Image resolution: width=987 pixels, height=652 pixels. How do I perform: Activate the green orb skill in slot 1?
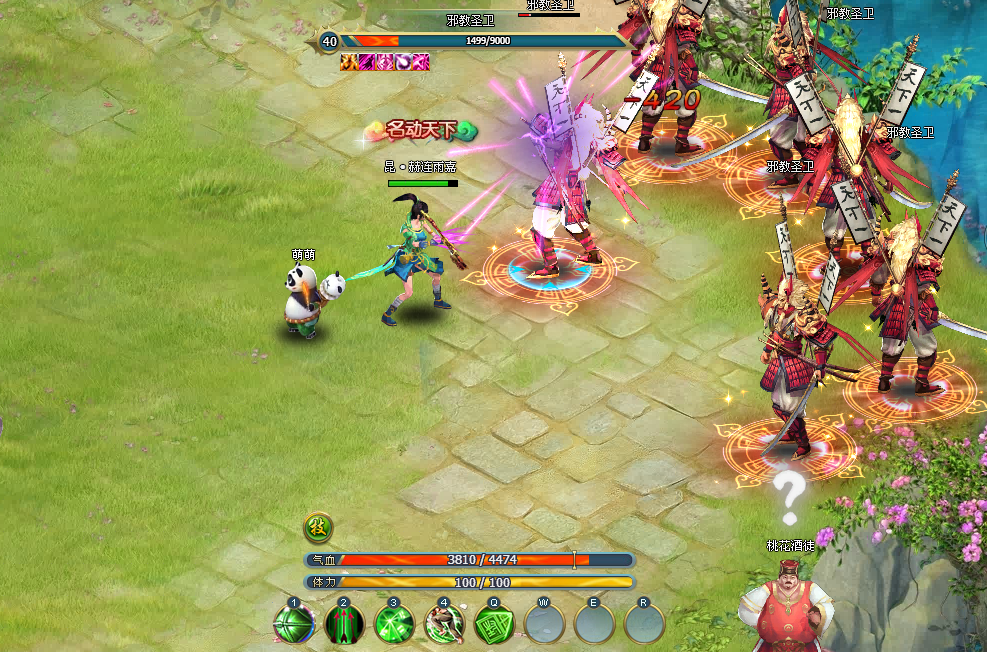click(x=294, y=625)
